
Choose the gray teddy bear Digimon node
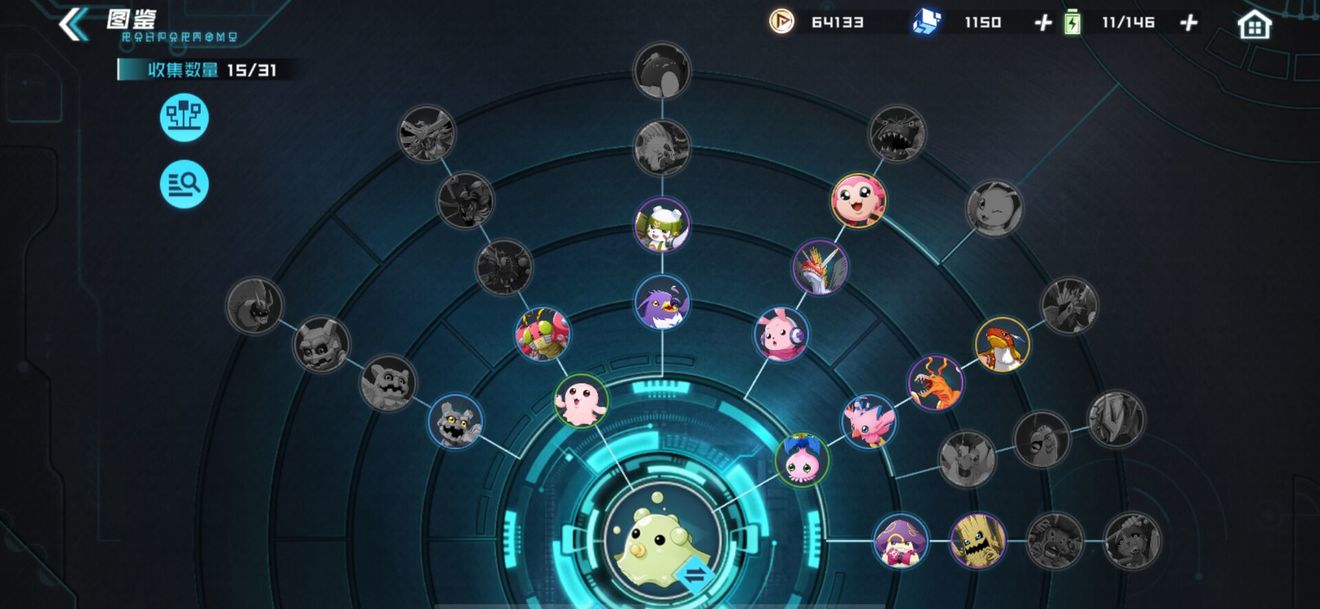click(455, 421)
